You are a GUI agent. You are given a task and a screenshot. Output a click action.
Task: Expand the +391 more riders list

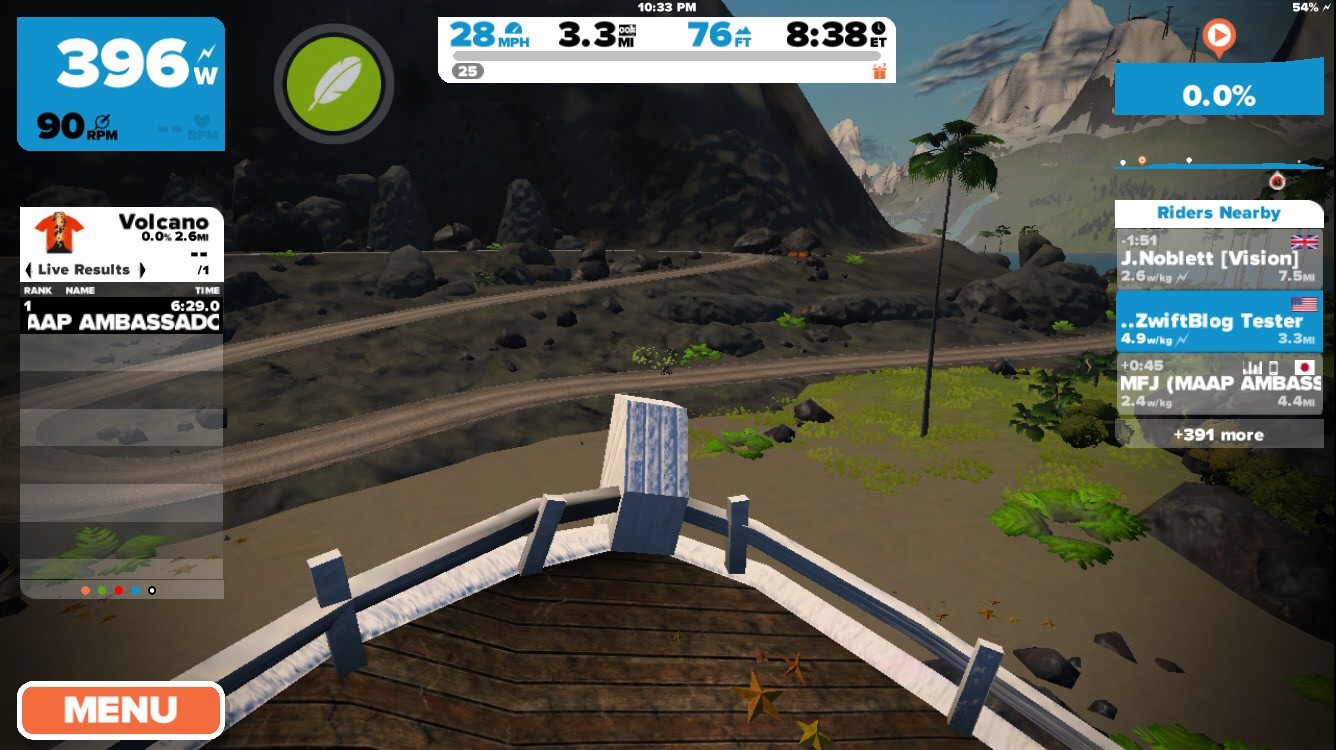pyautogui.click(x=1218, y=435)
